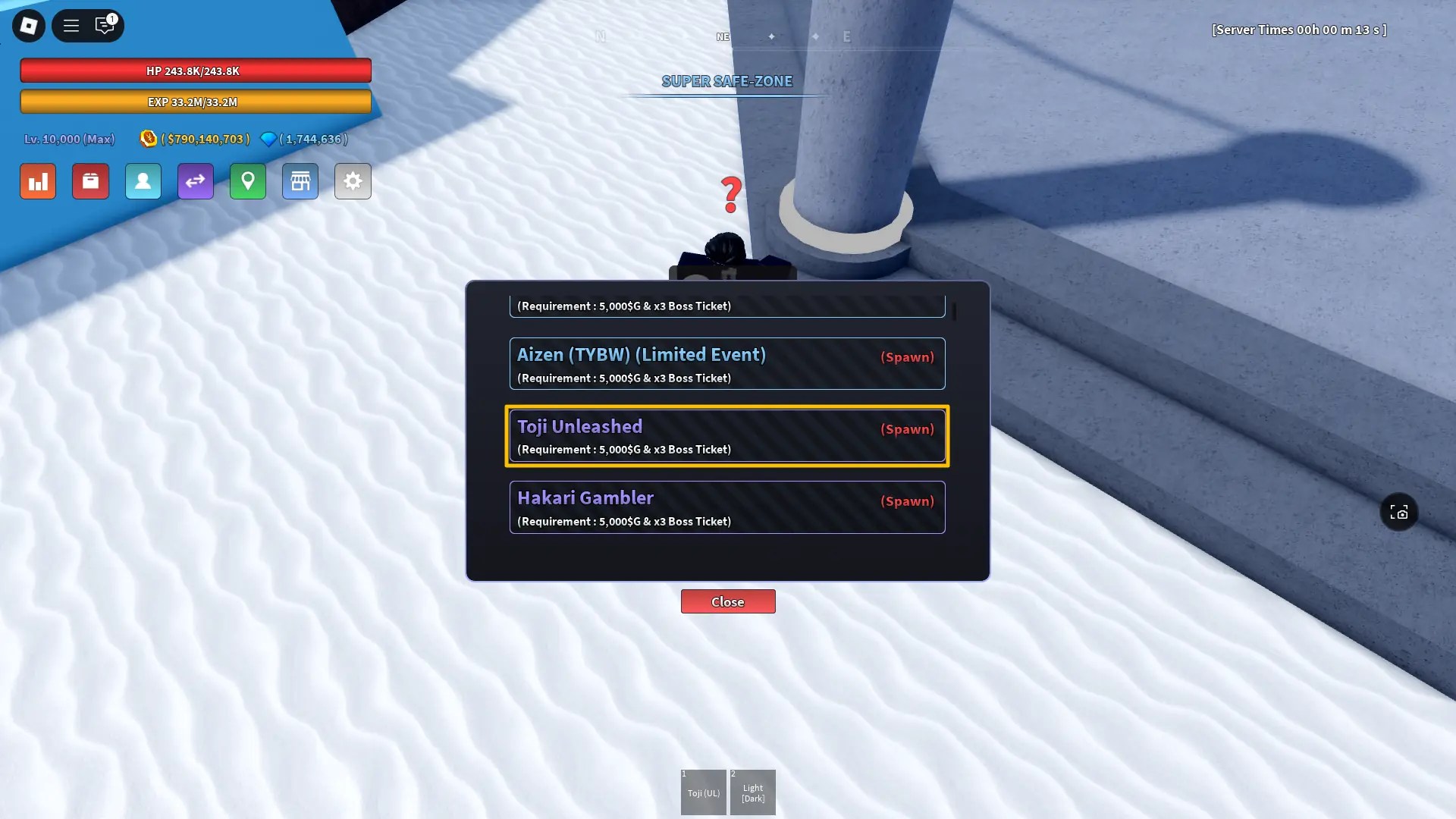Click the screenshot capture icon on the right
Screen dimensions: 1456x819
pos(1398,512)
